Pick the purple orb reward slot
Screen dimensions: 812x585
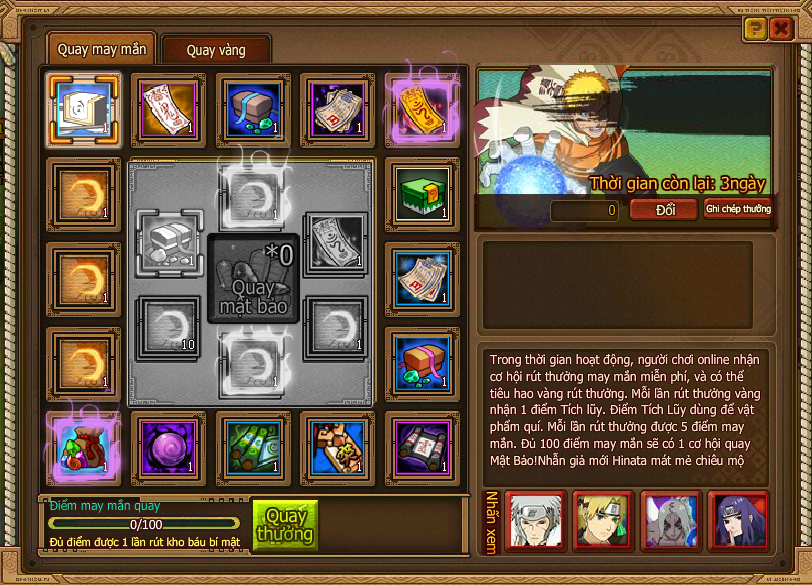point(169,445)
